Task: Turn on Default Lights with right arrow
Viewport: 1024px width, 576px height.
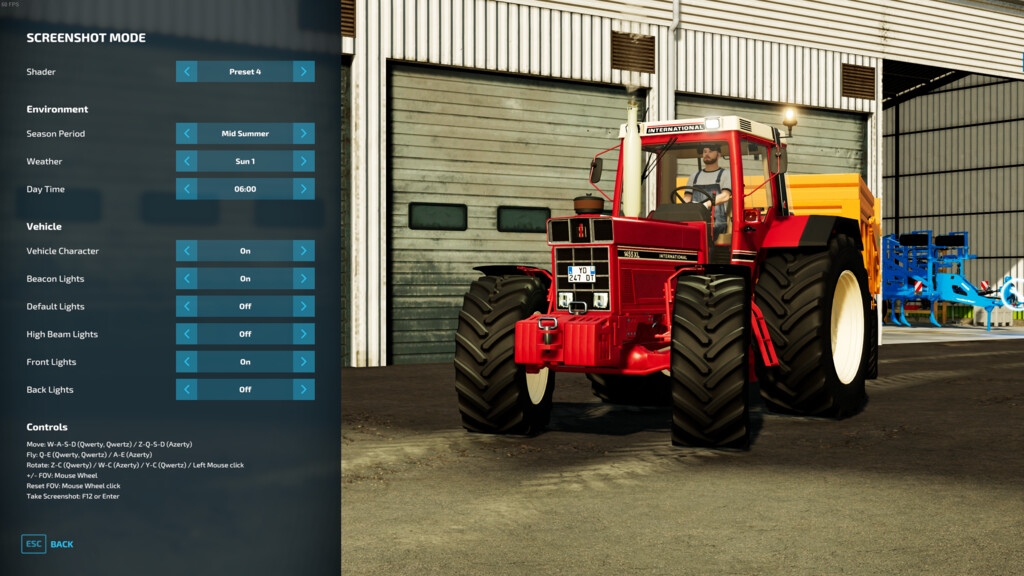Action: click(304, 306)
